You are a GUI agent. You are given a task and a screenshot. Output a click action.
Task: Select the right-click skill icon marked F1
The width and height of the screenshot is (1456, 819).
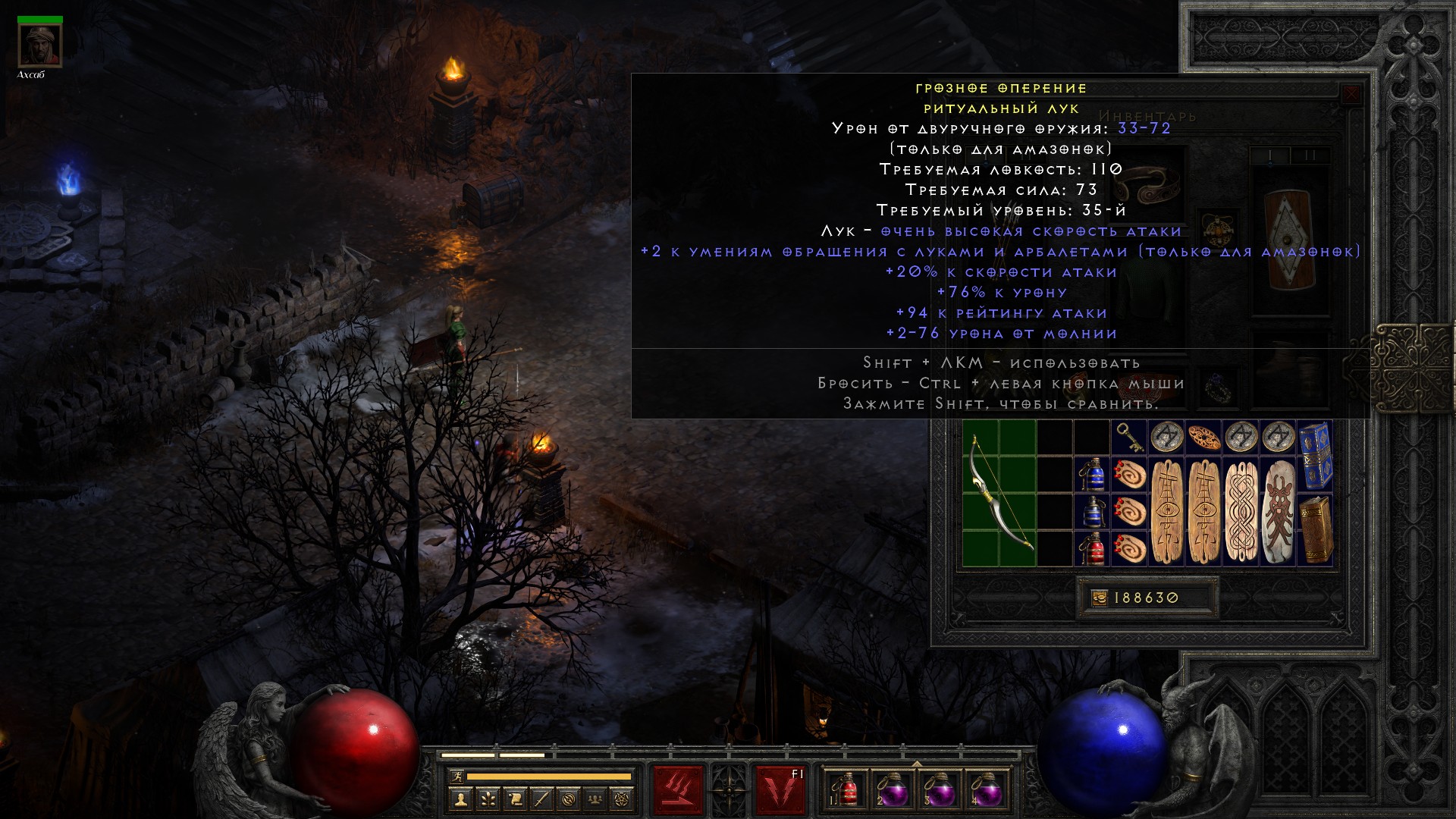780,789
